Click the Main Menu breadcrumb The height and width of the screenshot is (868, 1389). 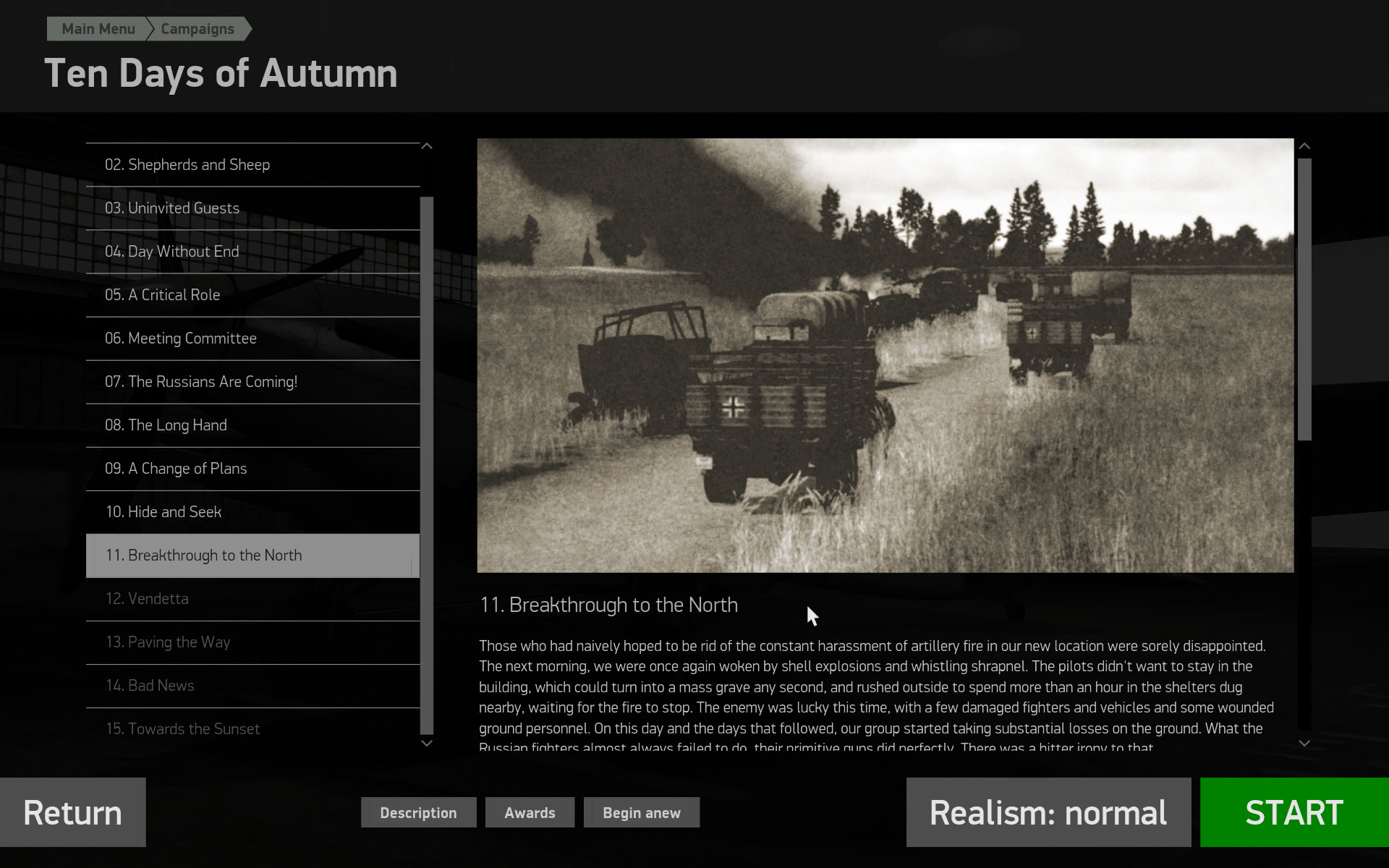(98, 29)
